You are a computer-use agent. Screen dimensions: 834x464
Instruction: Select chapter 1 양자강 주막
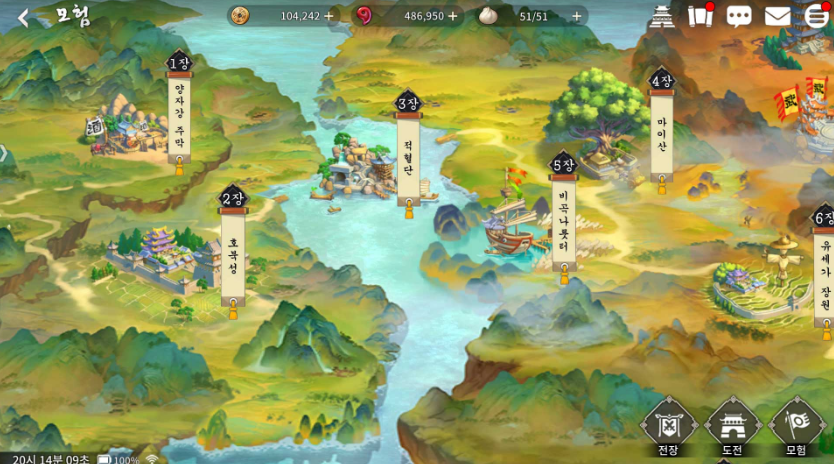point(180,112)
